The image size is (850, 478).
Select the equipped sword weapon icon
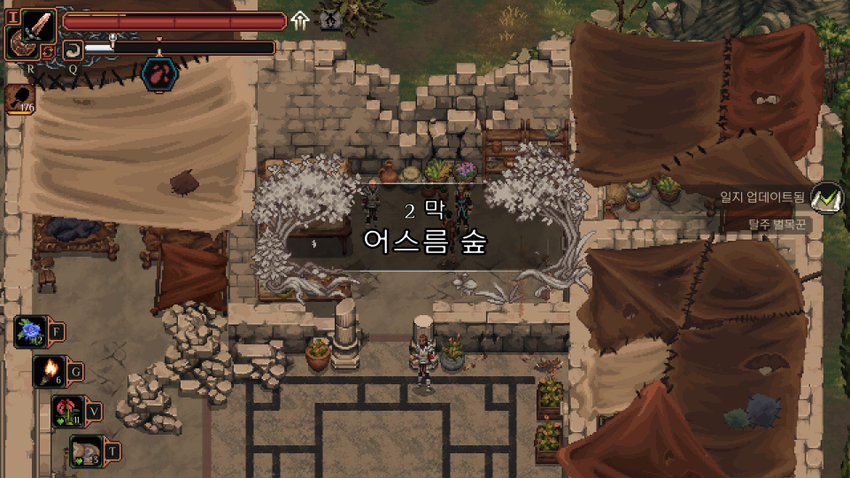click(39, 24)
